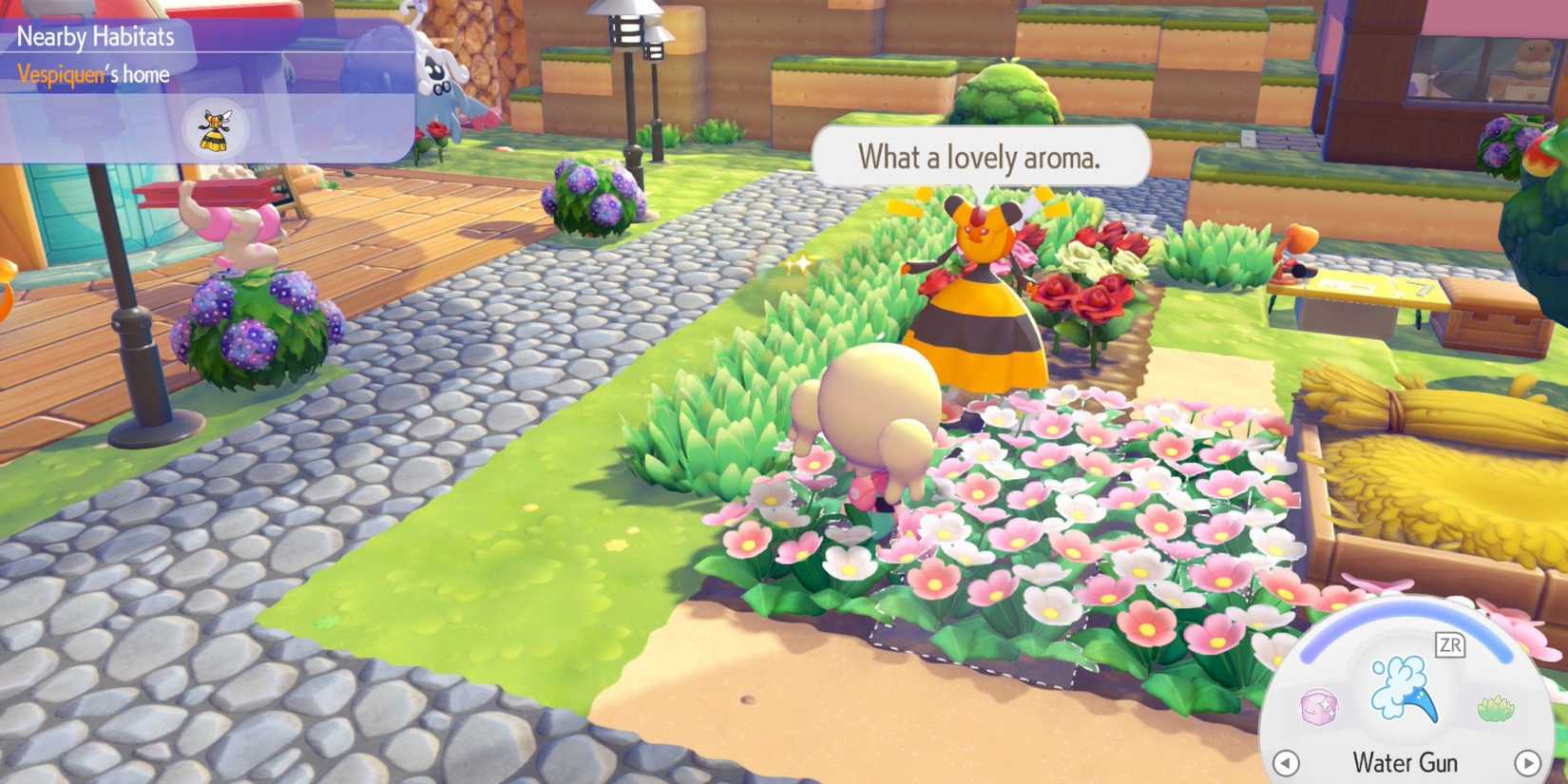Image resolution: width=1568 pixels, height=784 pixels.
Task: Open the Vespiquen's home habitat entry
Action: click(x=93, y=74)
